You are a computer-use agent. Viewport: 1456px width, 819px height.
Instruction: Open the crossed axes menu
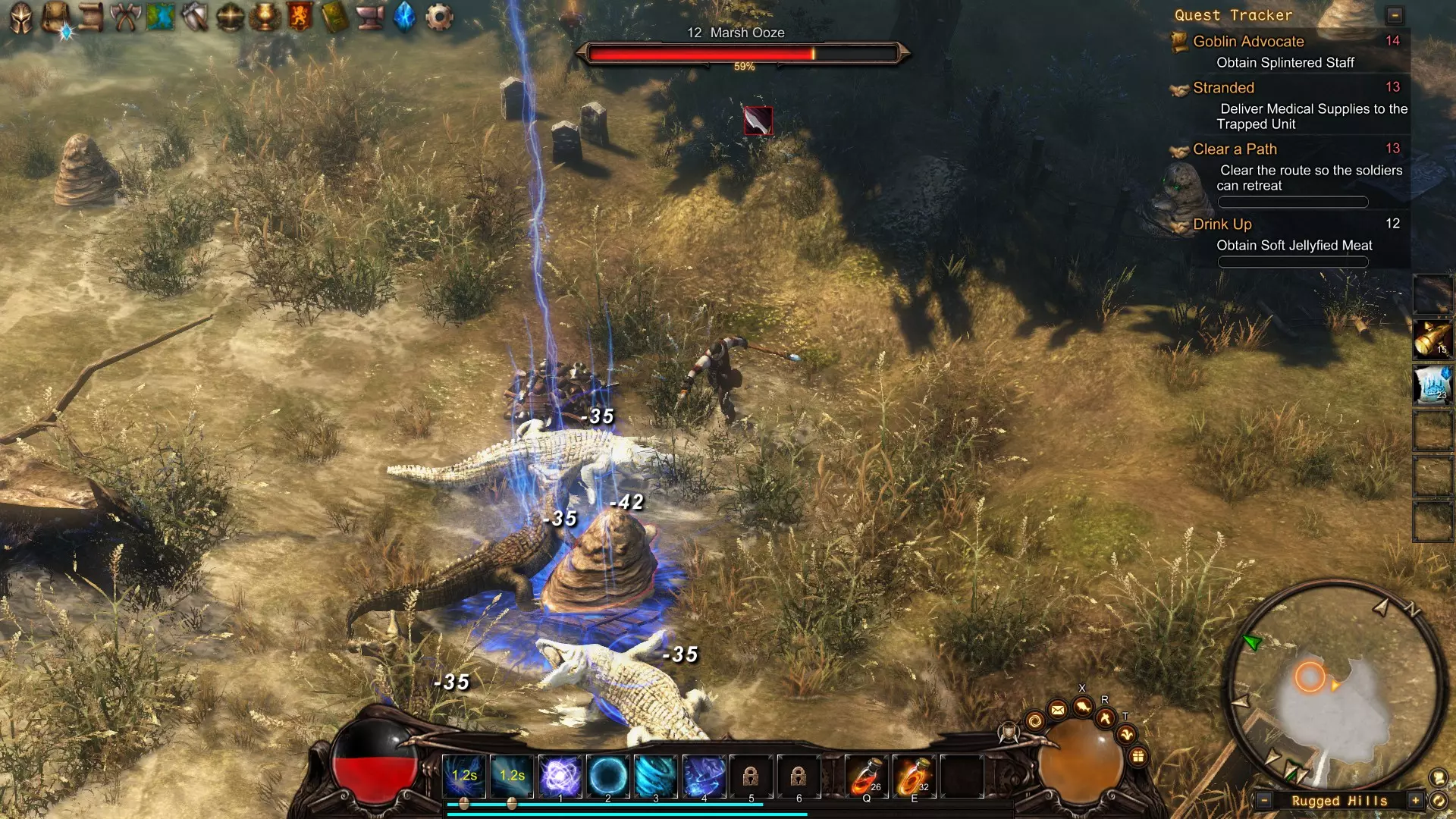[x=126, y=17]
